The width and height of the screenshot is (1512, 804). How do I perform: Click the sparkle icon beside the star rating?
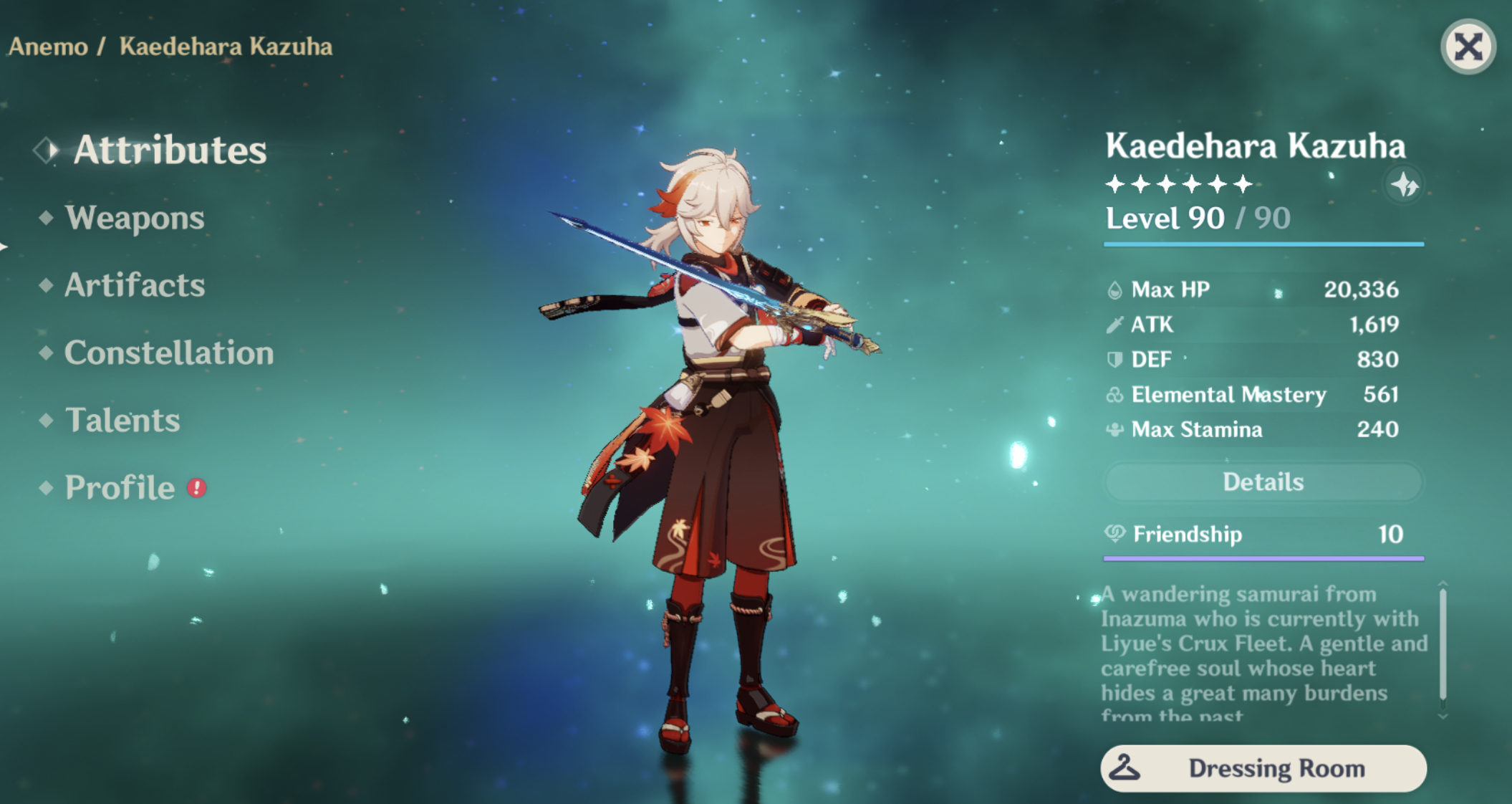coord(1405,185)
